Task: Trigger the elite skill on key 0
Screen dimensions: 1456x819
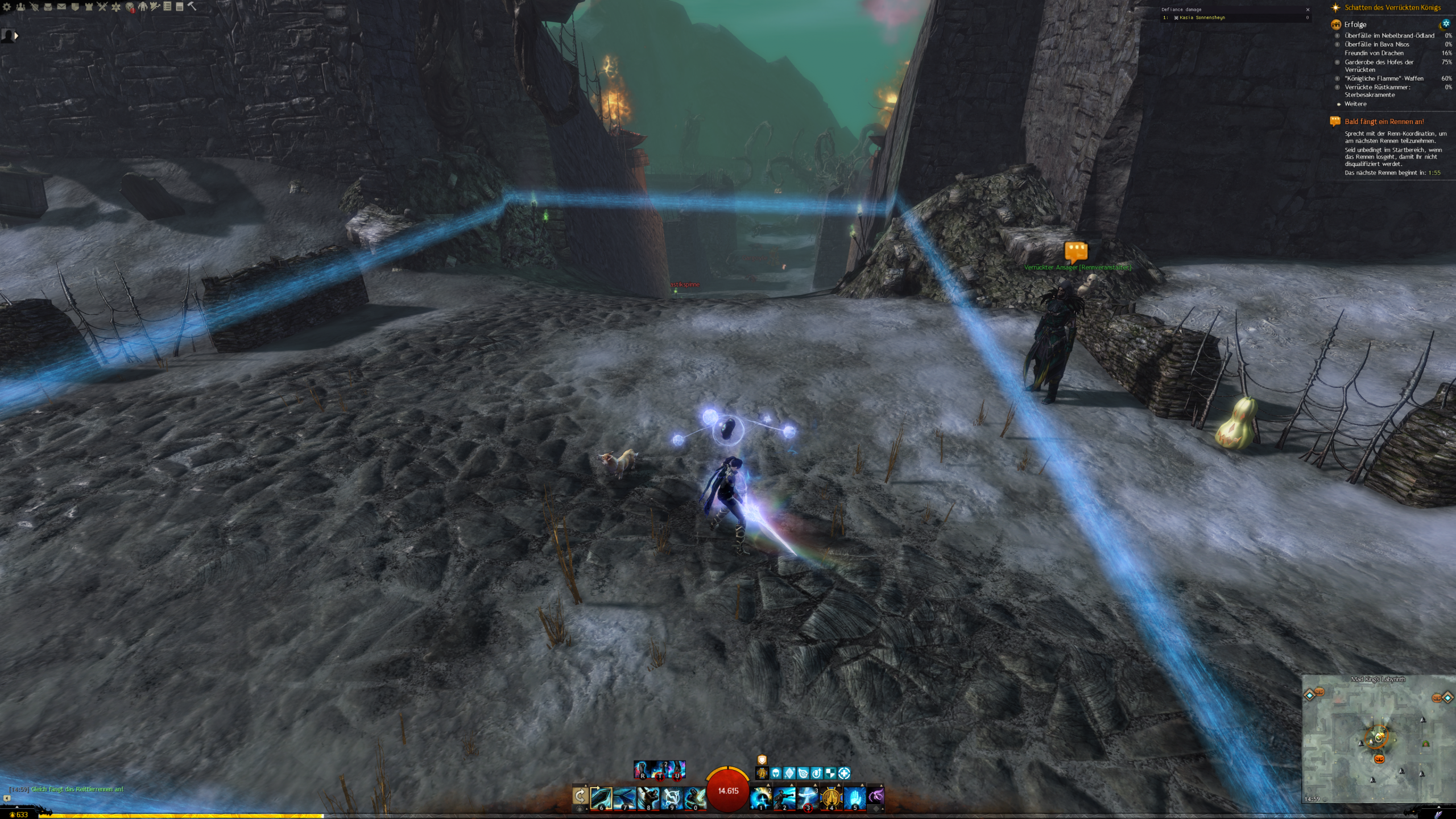Action: tap(695, 797)
